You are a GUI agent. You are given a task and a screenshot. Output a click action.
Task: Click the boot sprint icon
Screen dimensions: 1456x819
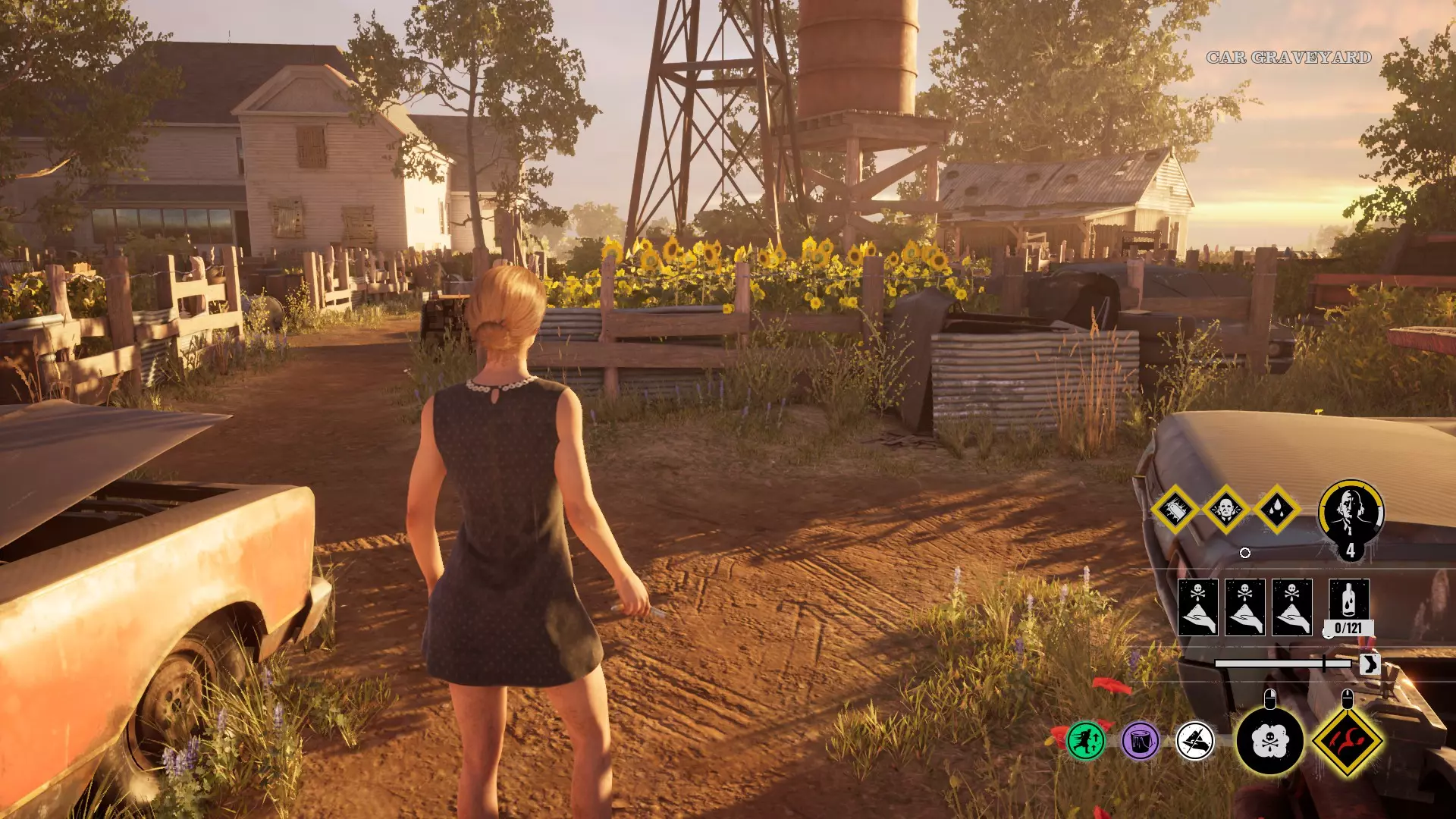(1369, 664)
